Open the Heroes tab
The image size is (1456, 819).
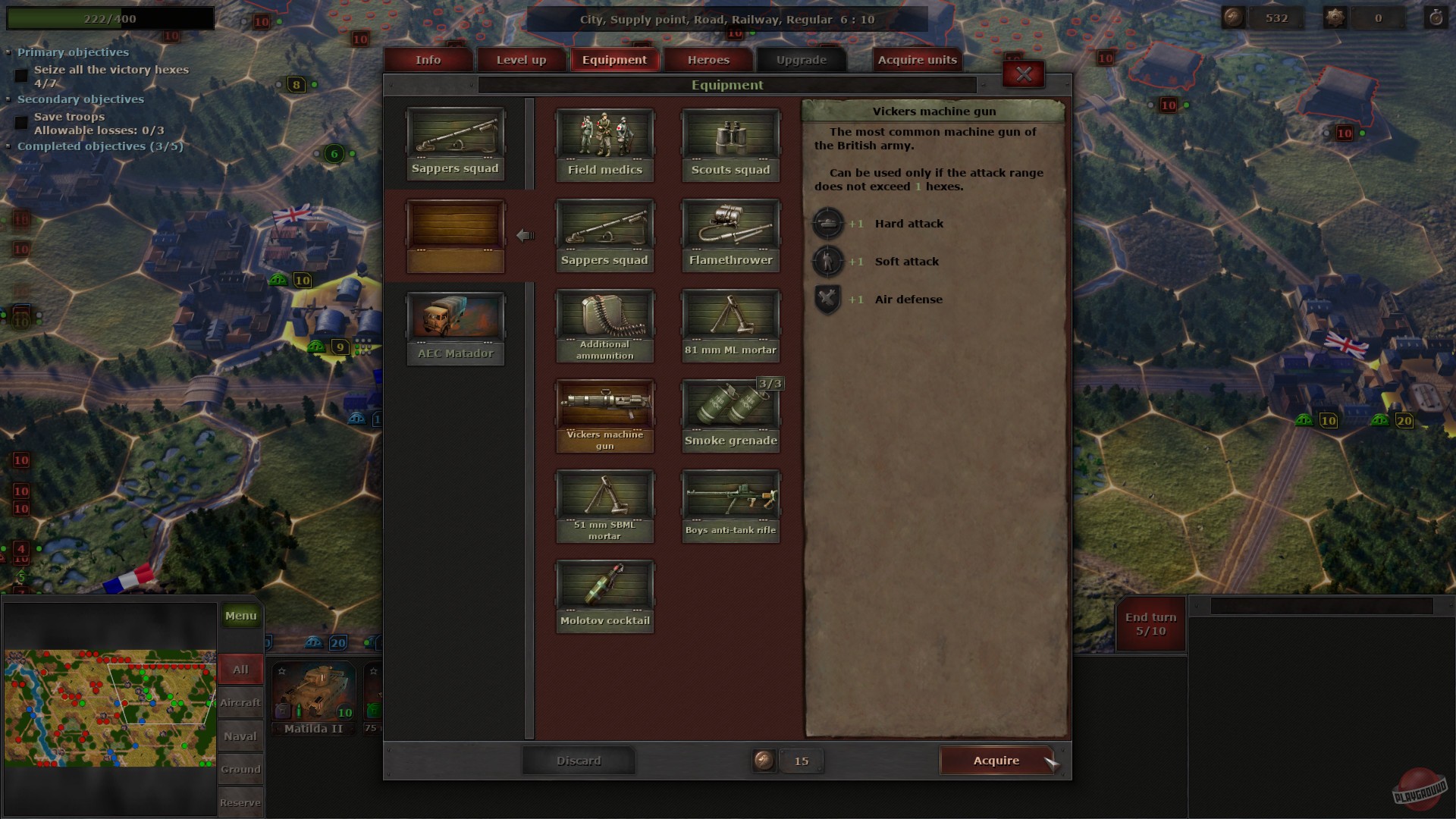point(708,59)
